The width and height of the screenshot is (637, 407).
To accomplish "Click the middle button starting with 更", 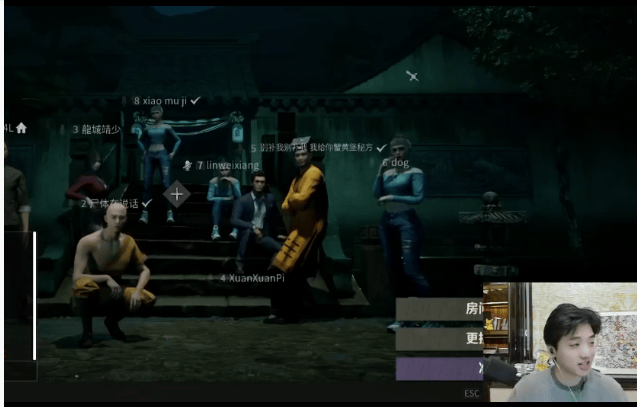I will 440,339.
